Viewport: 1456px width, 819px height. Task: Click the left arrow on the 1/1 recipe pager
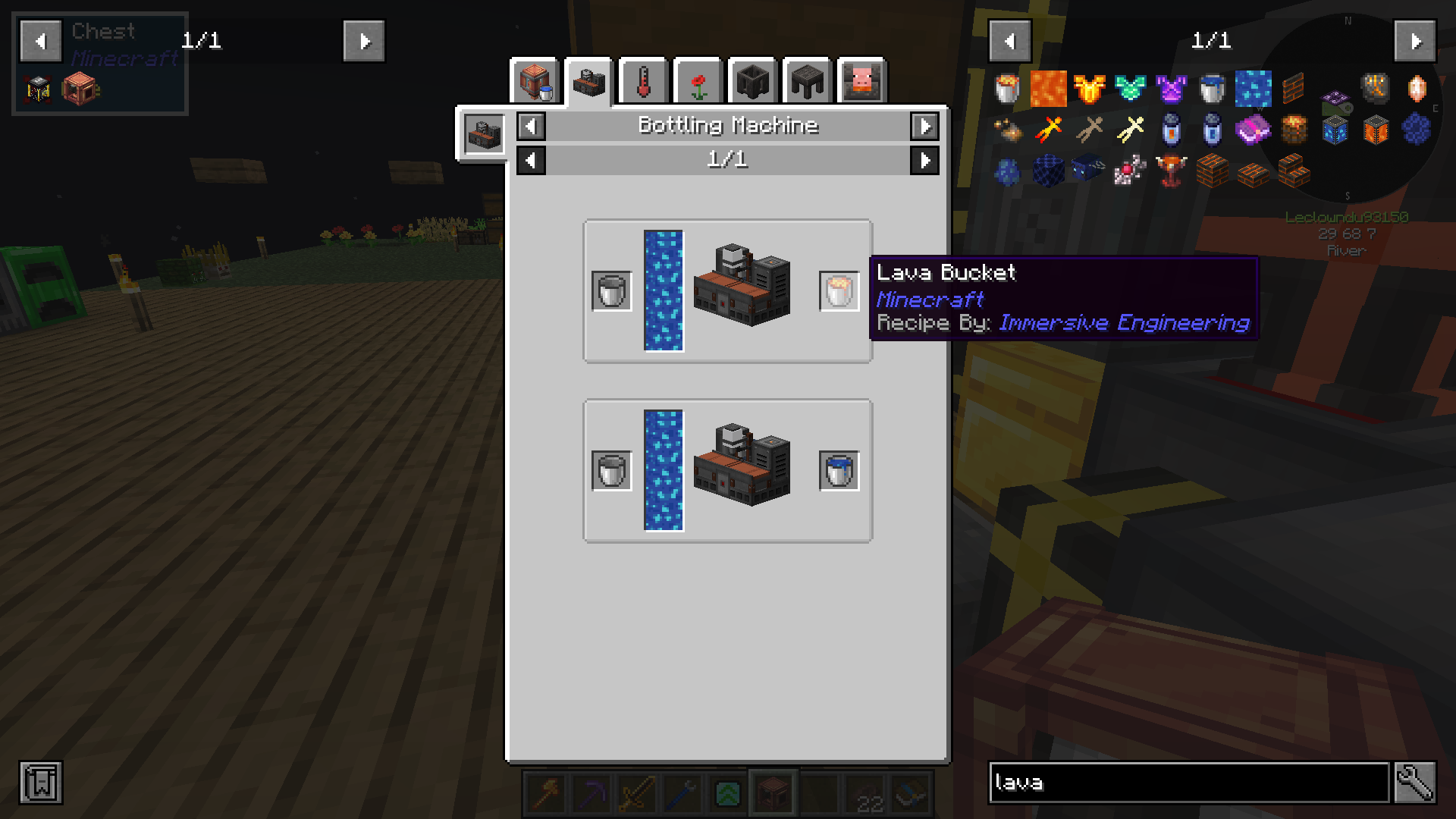pos(530,160)
